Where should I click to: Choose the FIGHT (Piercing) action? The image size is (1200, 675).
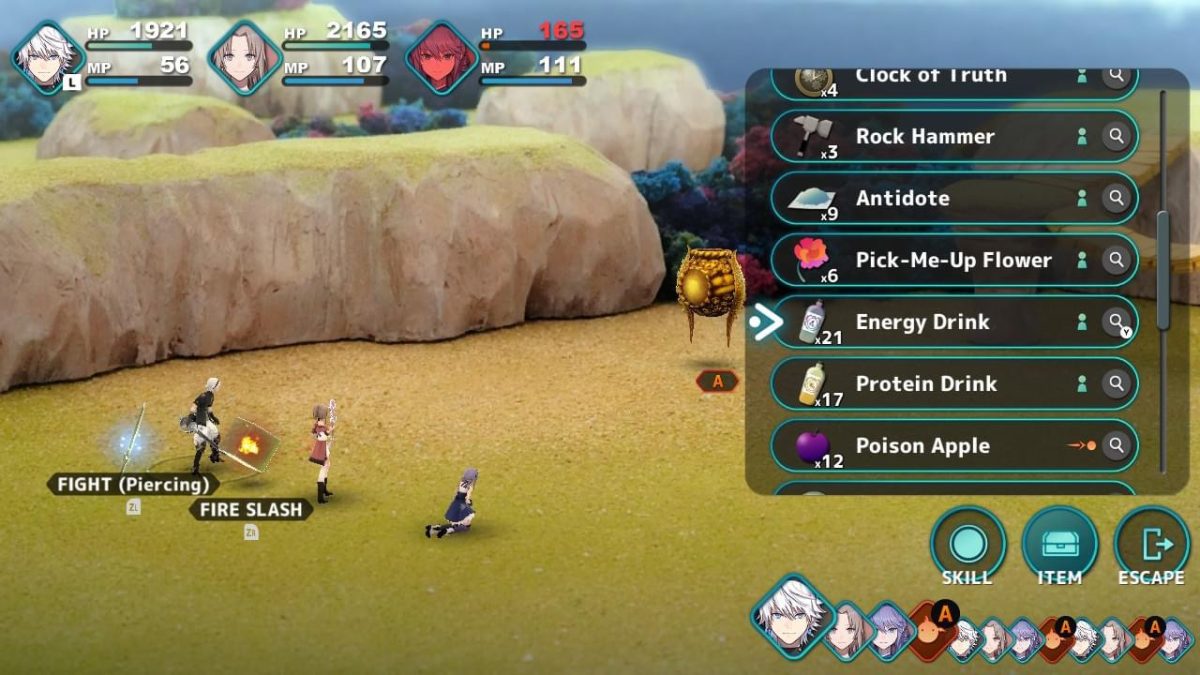click(x=133, y=485)
